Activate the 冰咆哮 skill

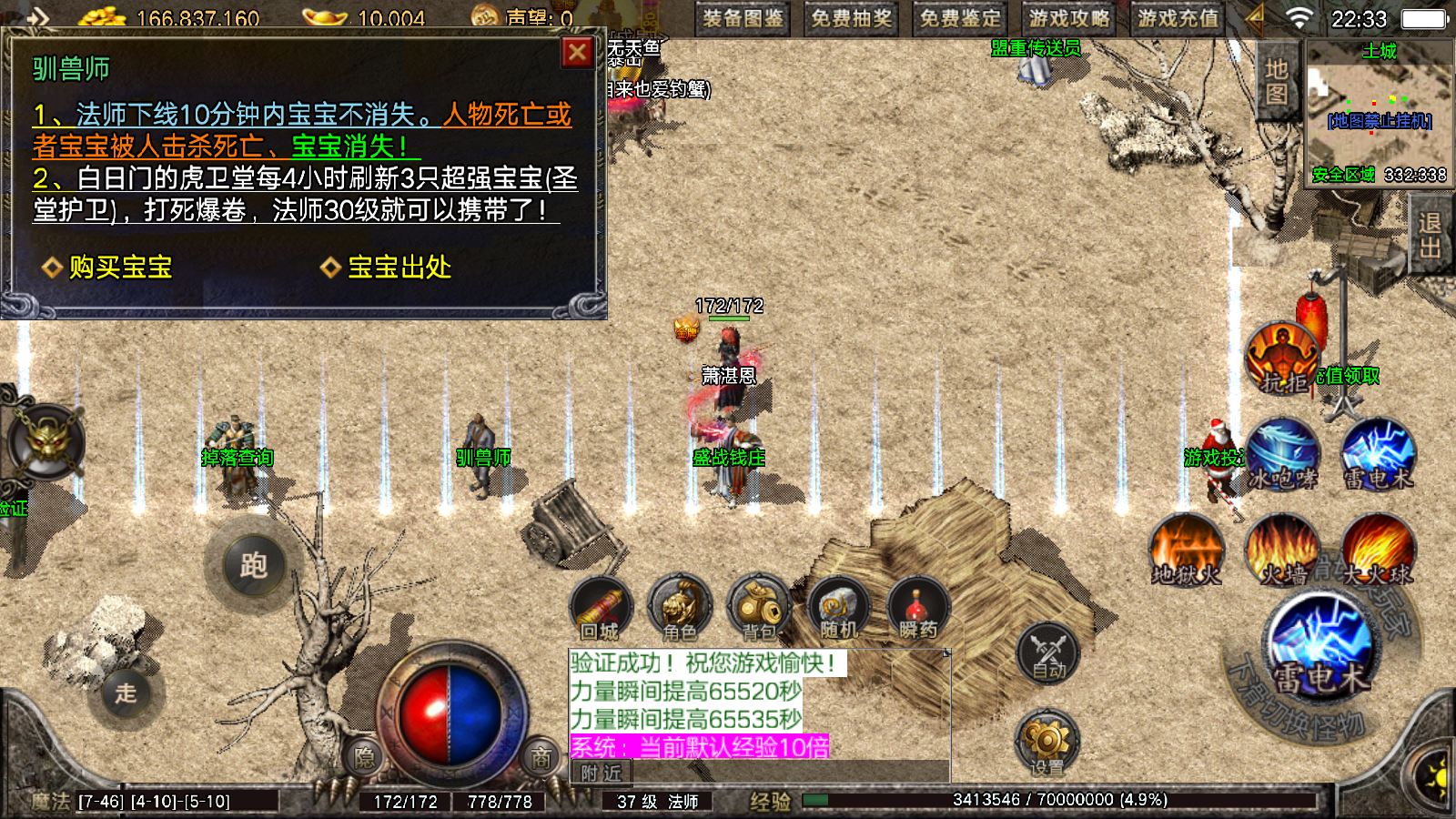(1282, 453)
